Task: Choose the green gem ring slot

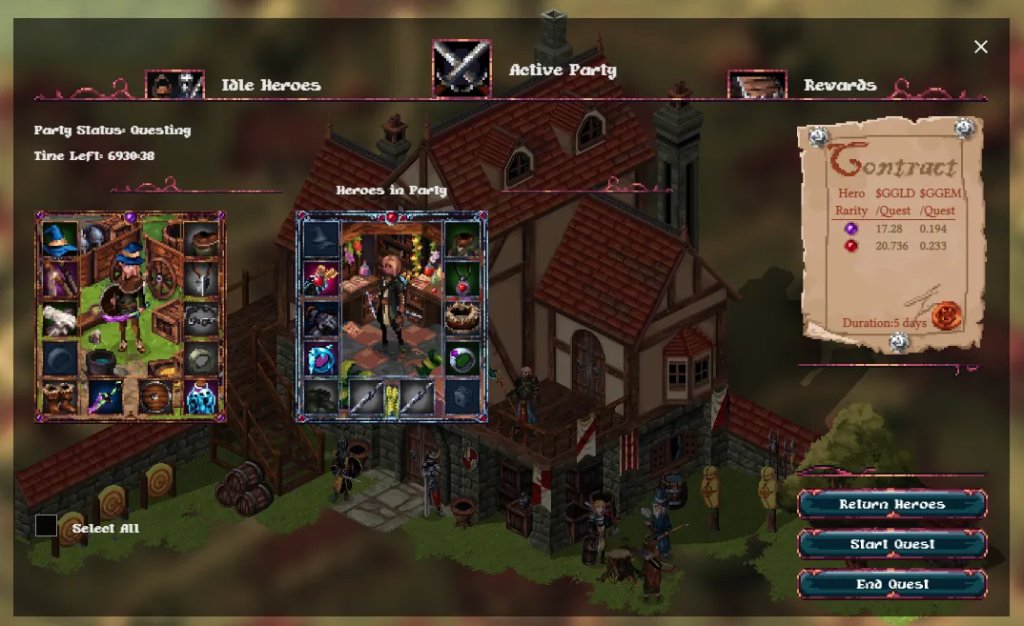Action: tap(460, 357)
